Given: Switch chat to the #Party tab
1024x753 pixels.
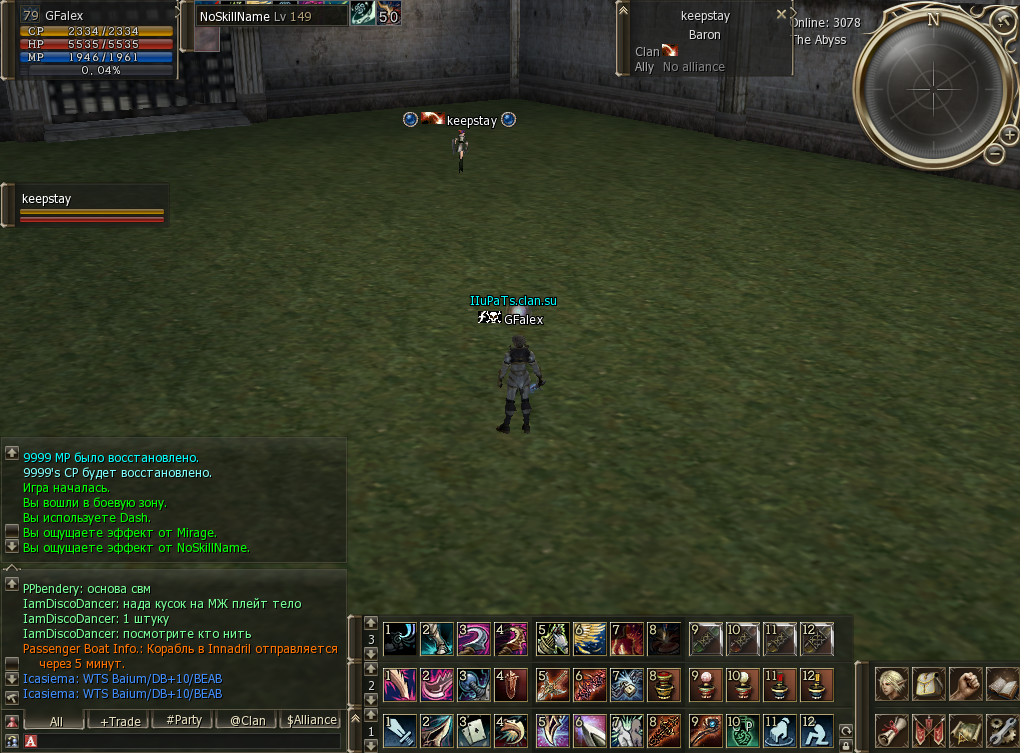Looking at the screenshot, I should click(183, 720).
